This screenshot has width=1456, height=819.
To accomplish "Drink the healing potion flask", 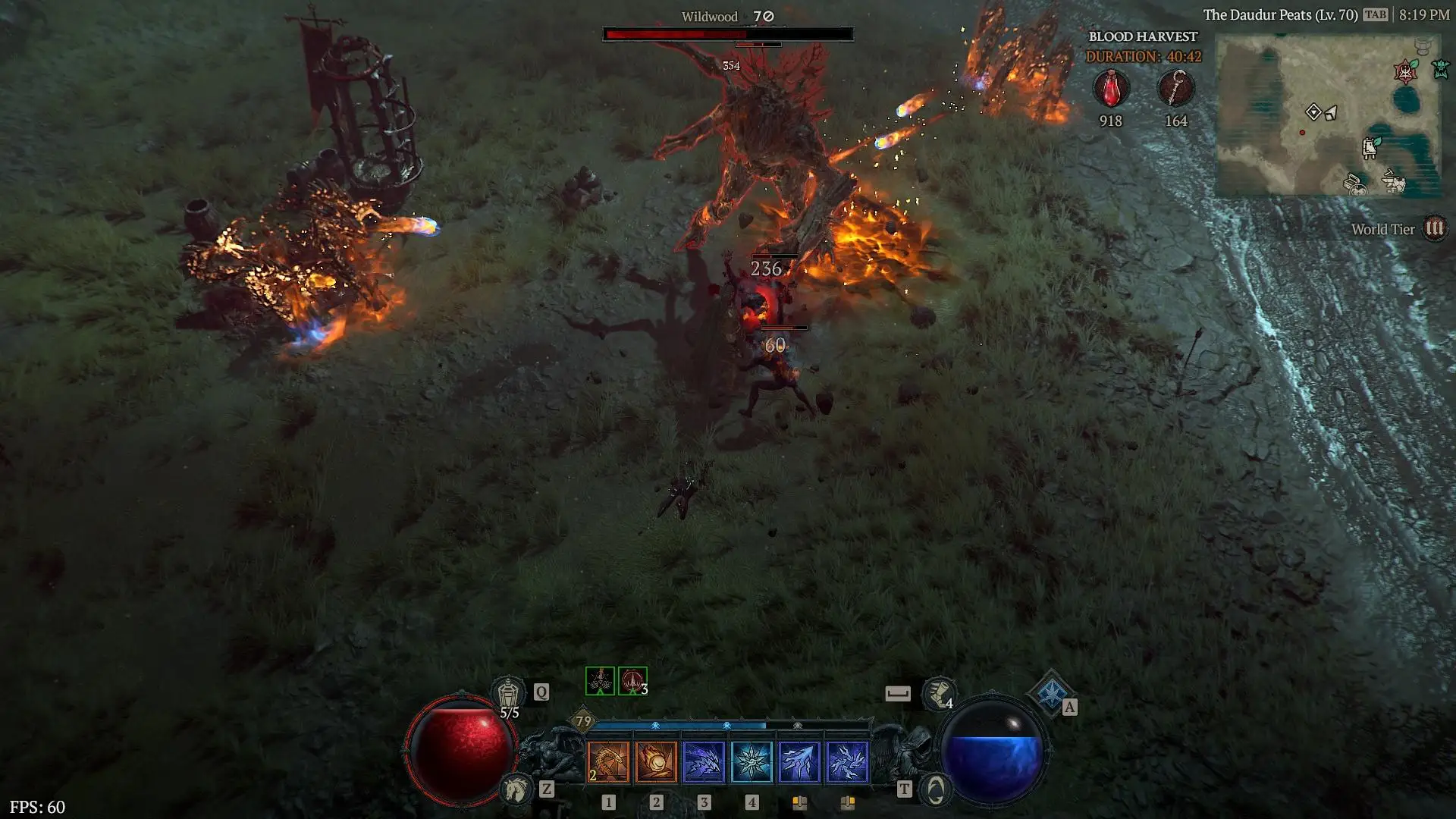I will (x=508, y=694).
